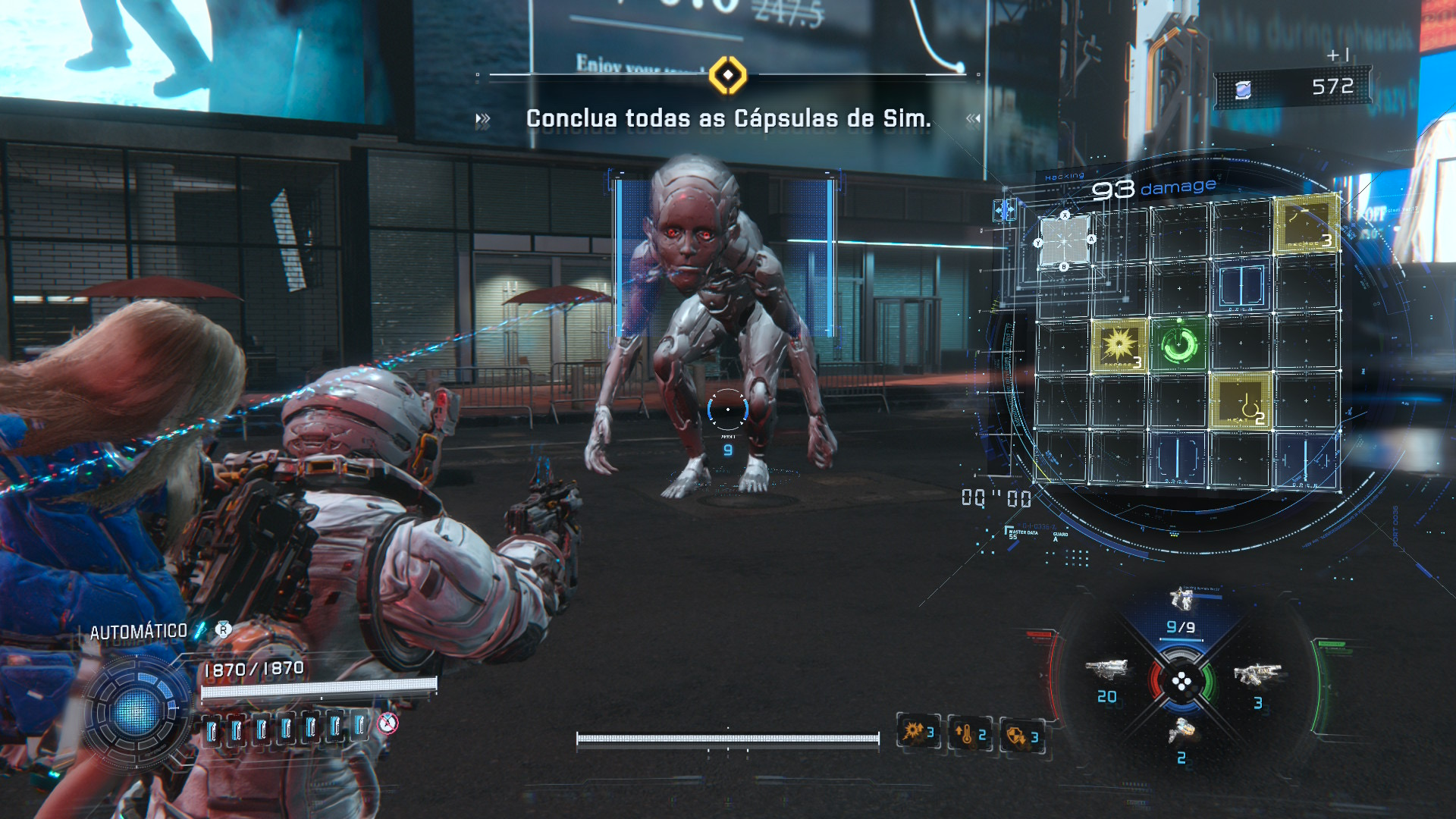1456x819 pixels.
Task: Select the currency counter showing 572
Action: (x=1294, y=88)
